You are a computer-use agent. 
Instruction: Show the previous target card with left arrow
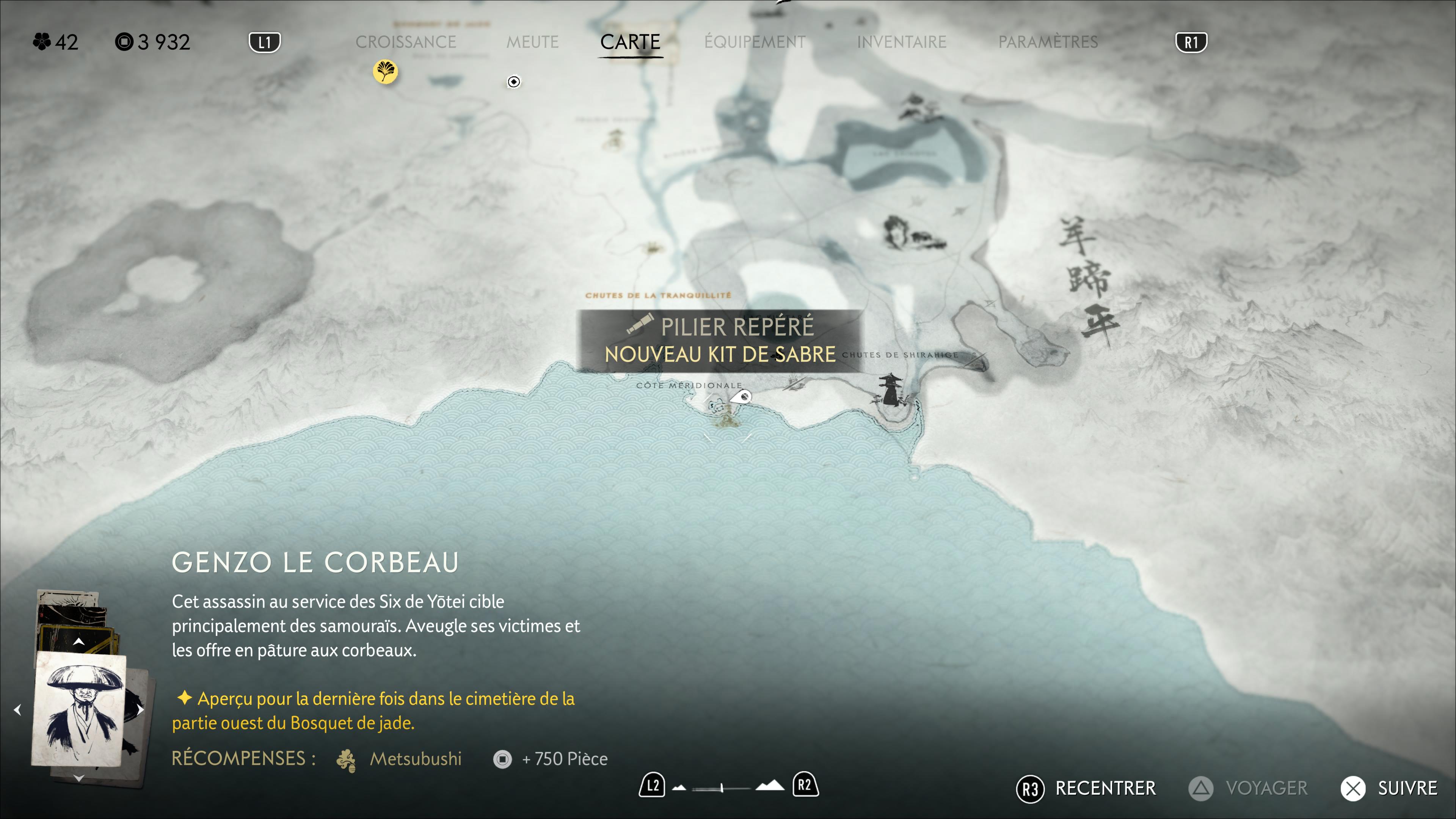click(17, 710)
